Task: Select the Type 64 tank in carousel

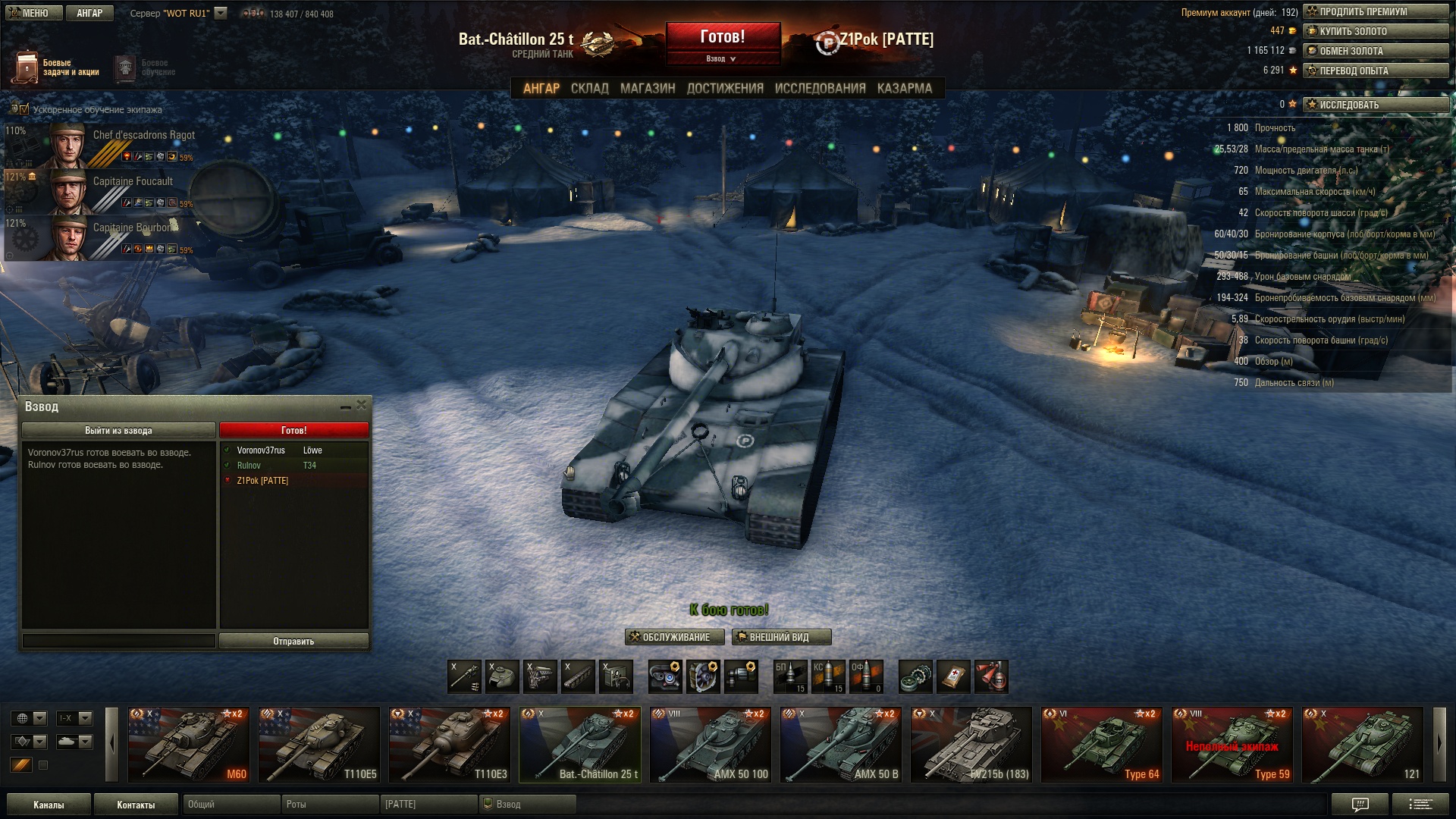Action: [x=1102, y=745]
